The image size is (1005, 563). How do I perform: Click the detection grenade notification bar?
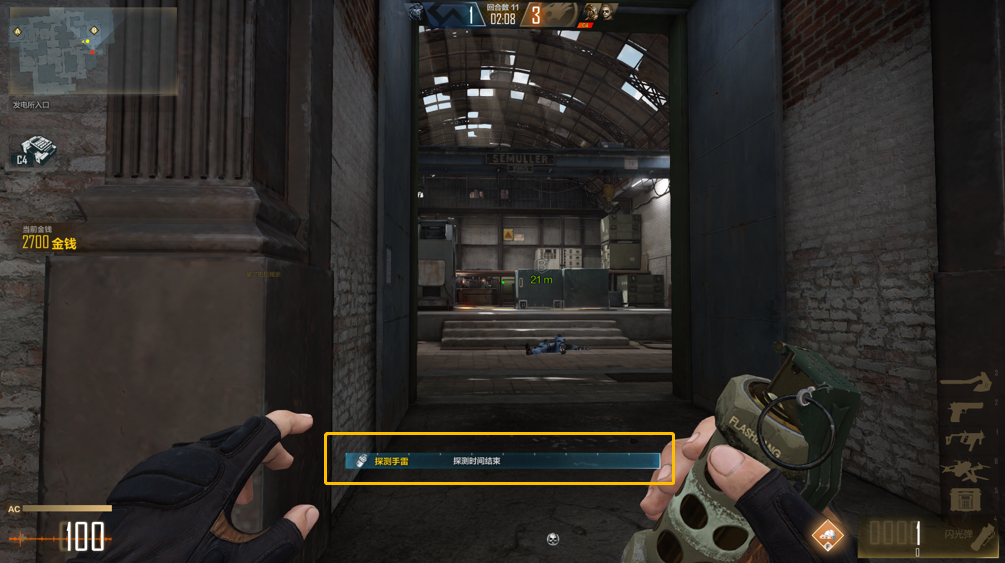click(x=500, y=461)
